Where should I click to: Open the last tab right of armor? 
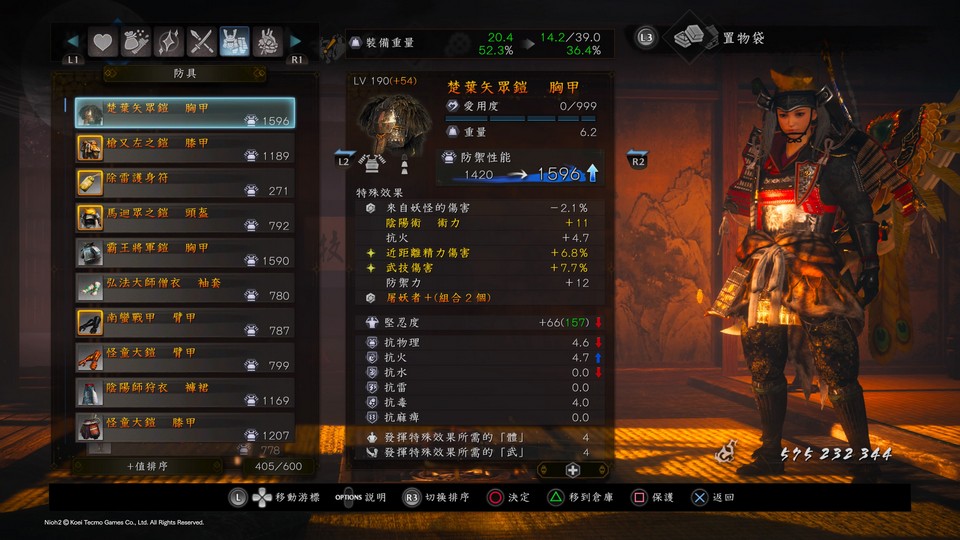point(268,42)
